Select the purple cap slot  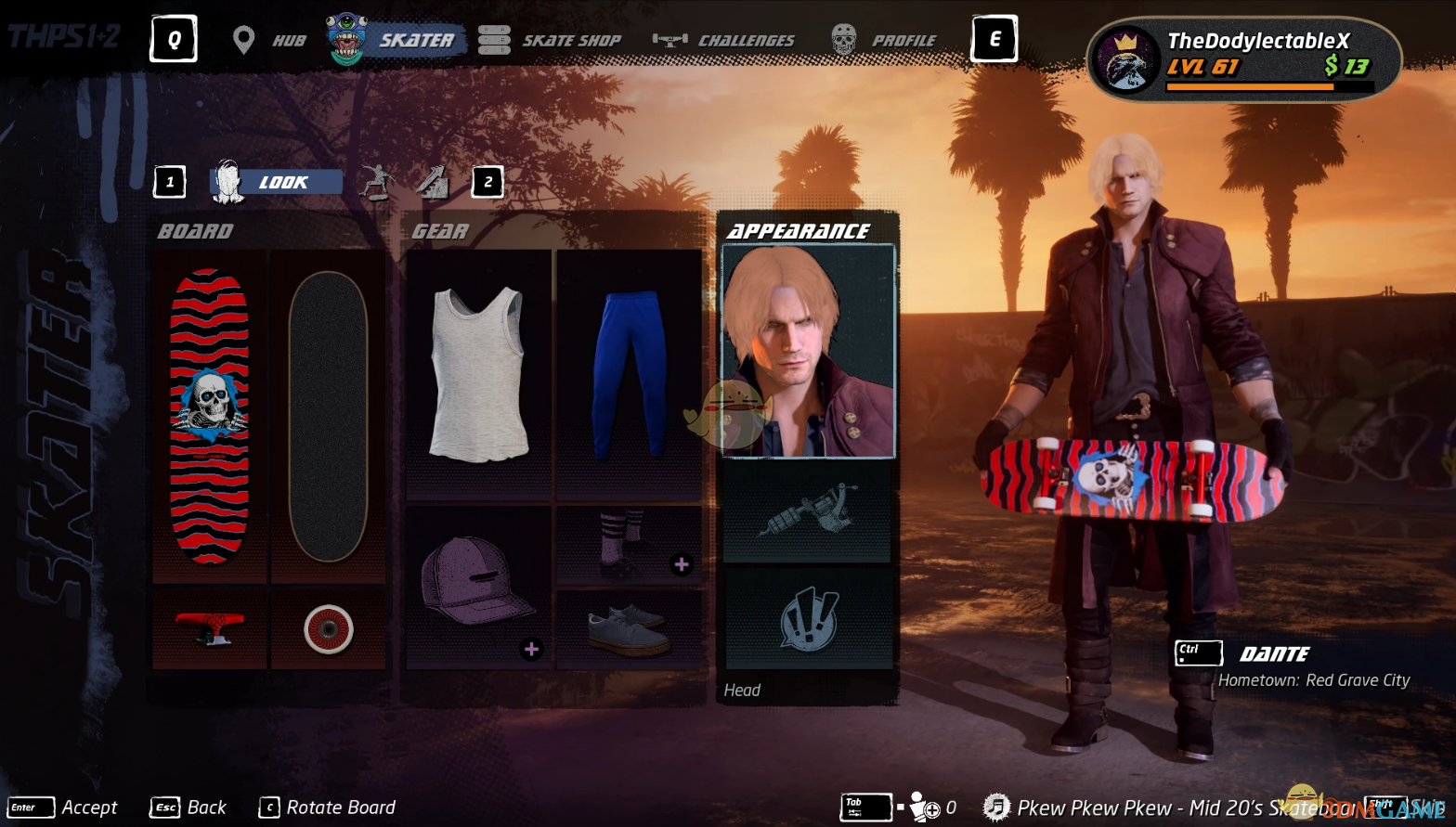point(478,586)
